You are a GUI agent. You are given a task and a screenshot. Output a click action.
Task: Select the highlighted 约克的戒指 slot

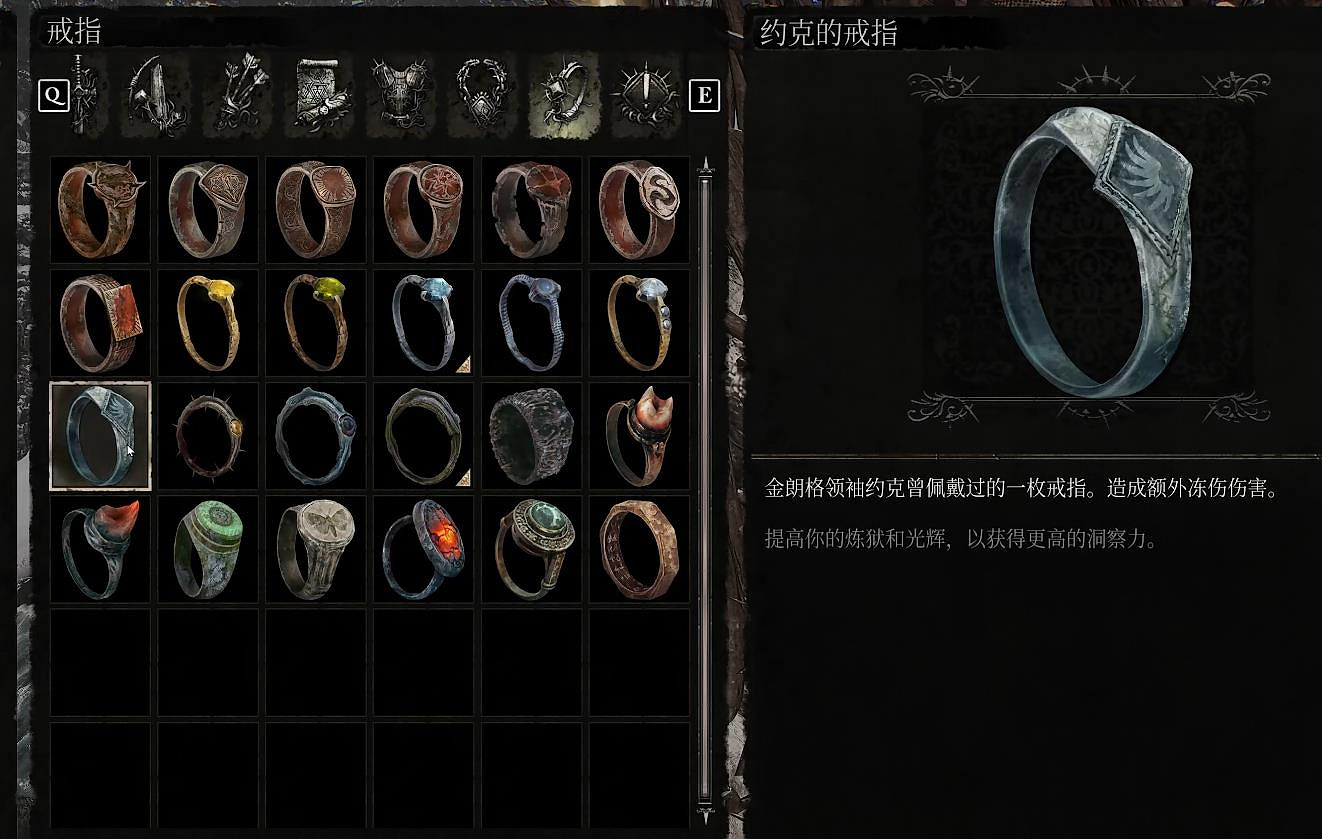[x=100, y=435]
